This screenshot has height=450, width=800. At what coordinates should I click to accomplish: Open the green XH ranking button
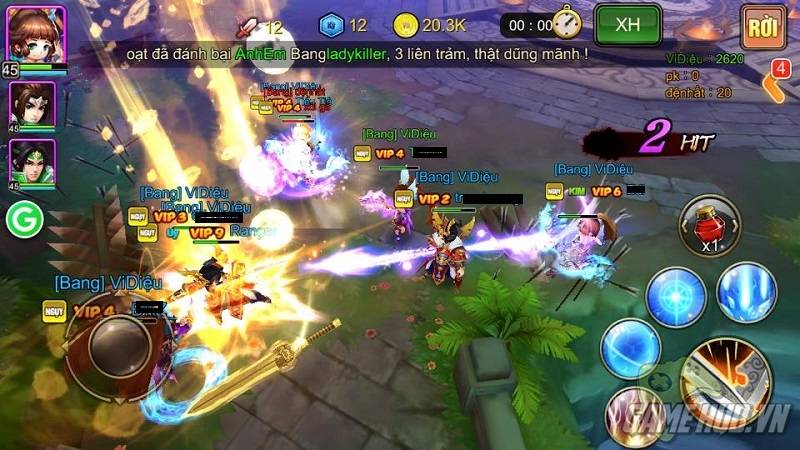tap(628, 24)
